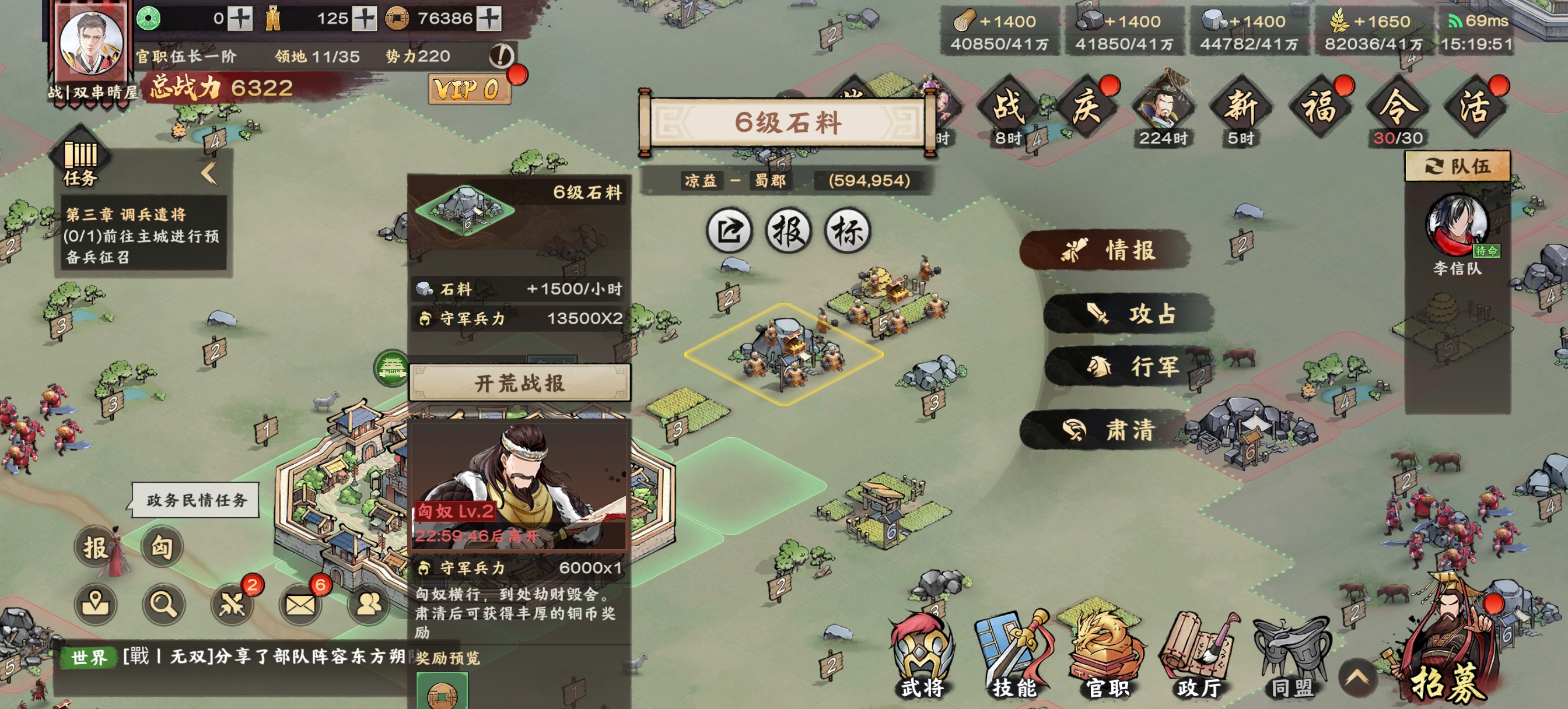Click the 队伍 team switch button
The image size is (1568, 709).
pyautogui.click(x=1457, y=166)
